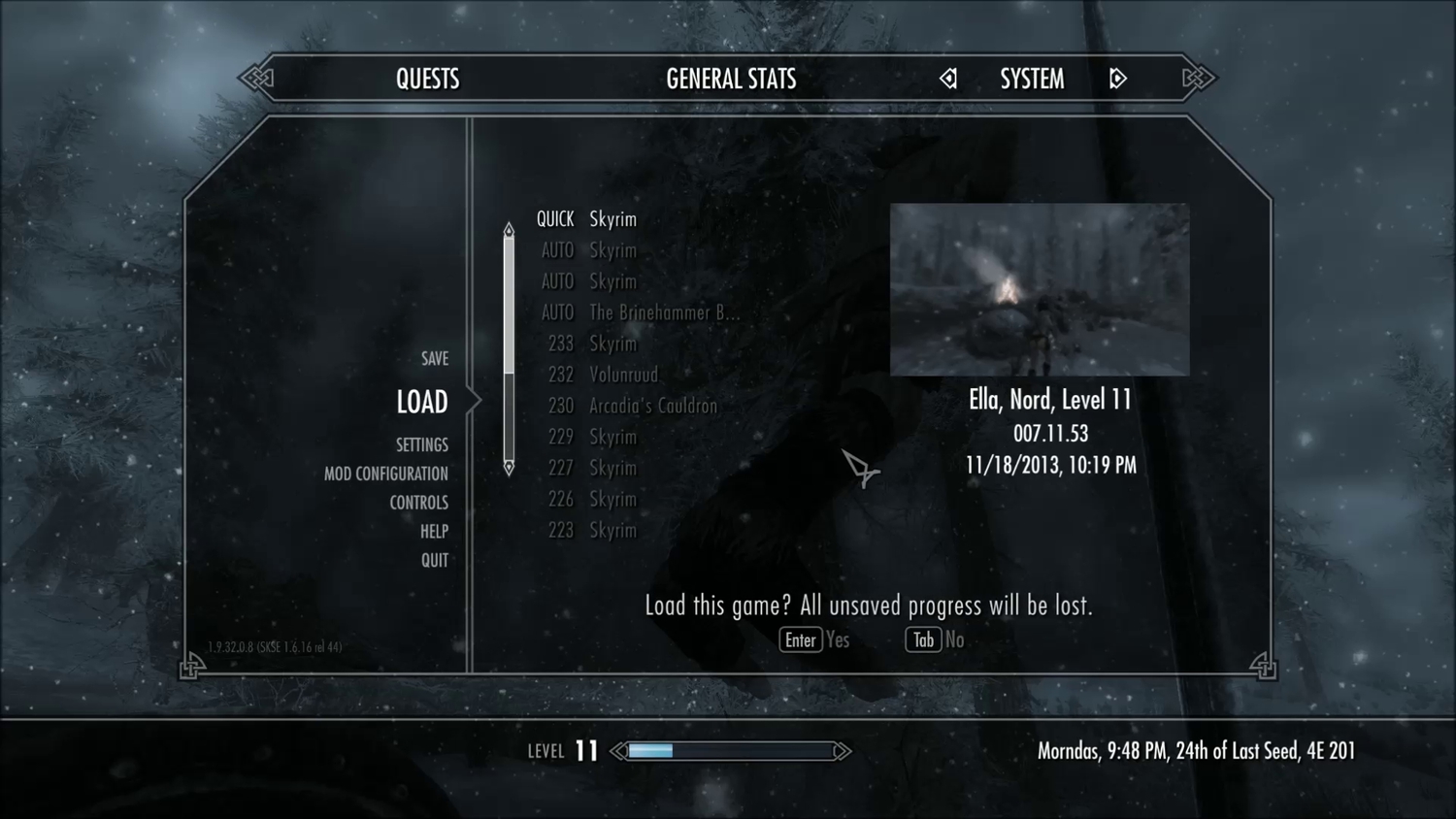
Task: Open the Save menu entry
Action: tap(434, 358)
